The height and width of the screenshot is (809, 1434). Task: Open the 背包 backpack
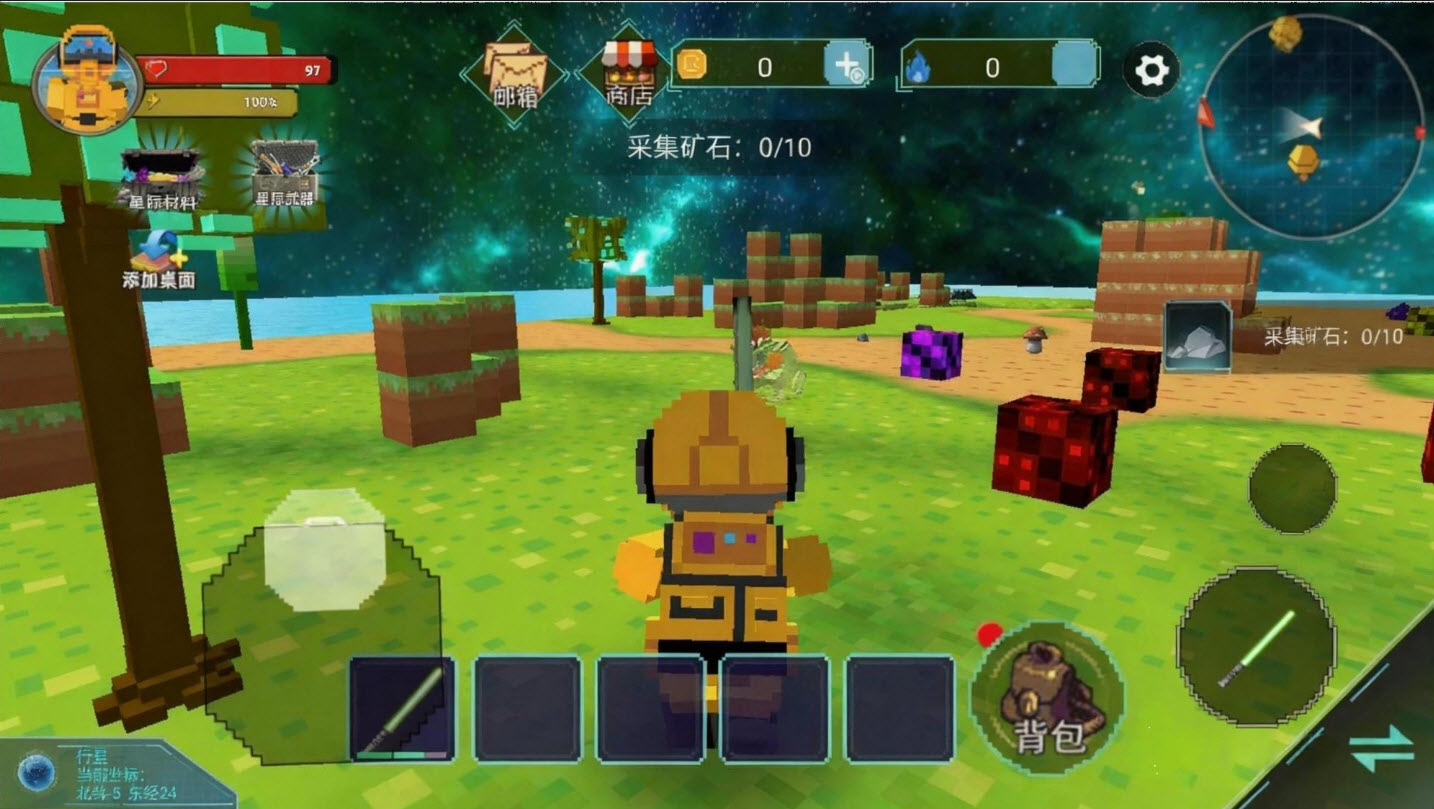(1048, 697)
